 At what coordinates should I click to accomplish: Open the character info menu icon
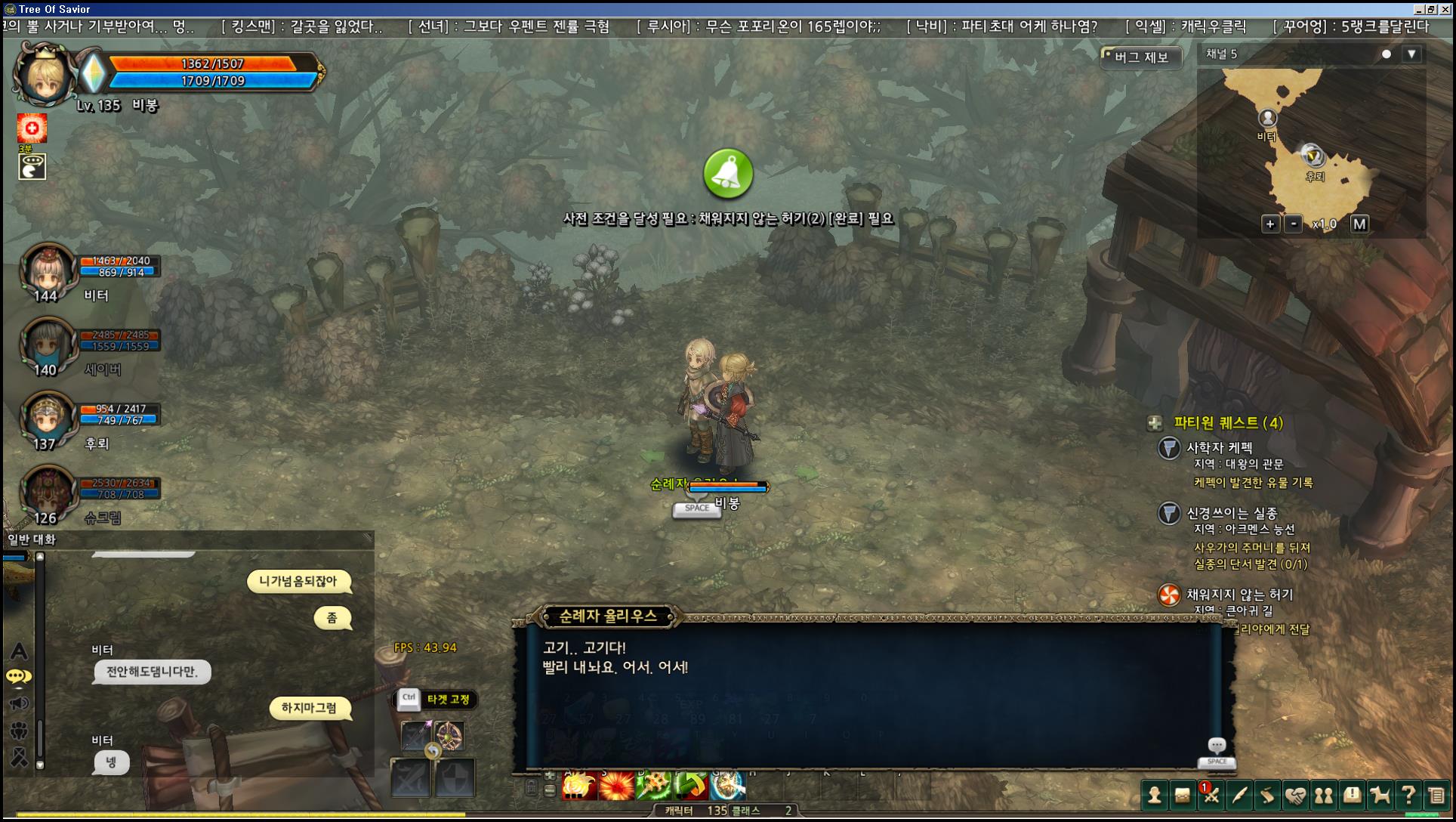tap(1155, 795)
